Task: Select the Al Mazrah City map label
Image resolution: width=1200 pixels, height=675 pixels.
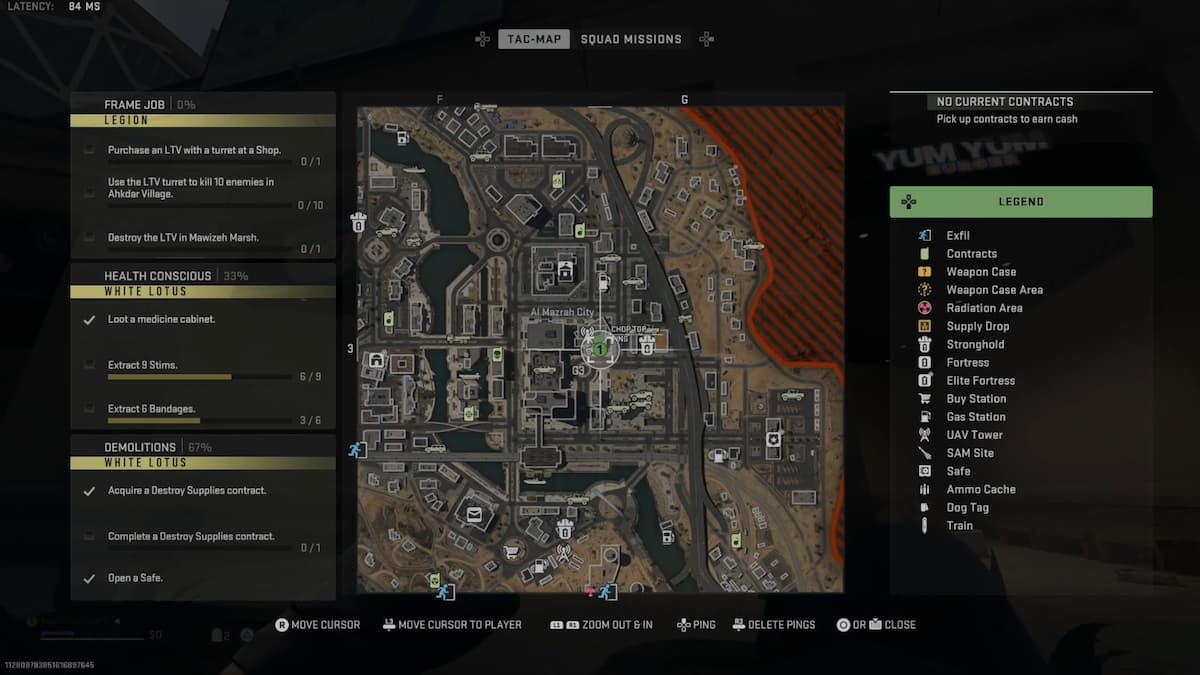Action: tap(560, 314)
